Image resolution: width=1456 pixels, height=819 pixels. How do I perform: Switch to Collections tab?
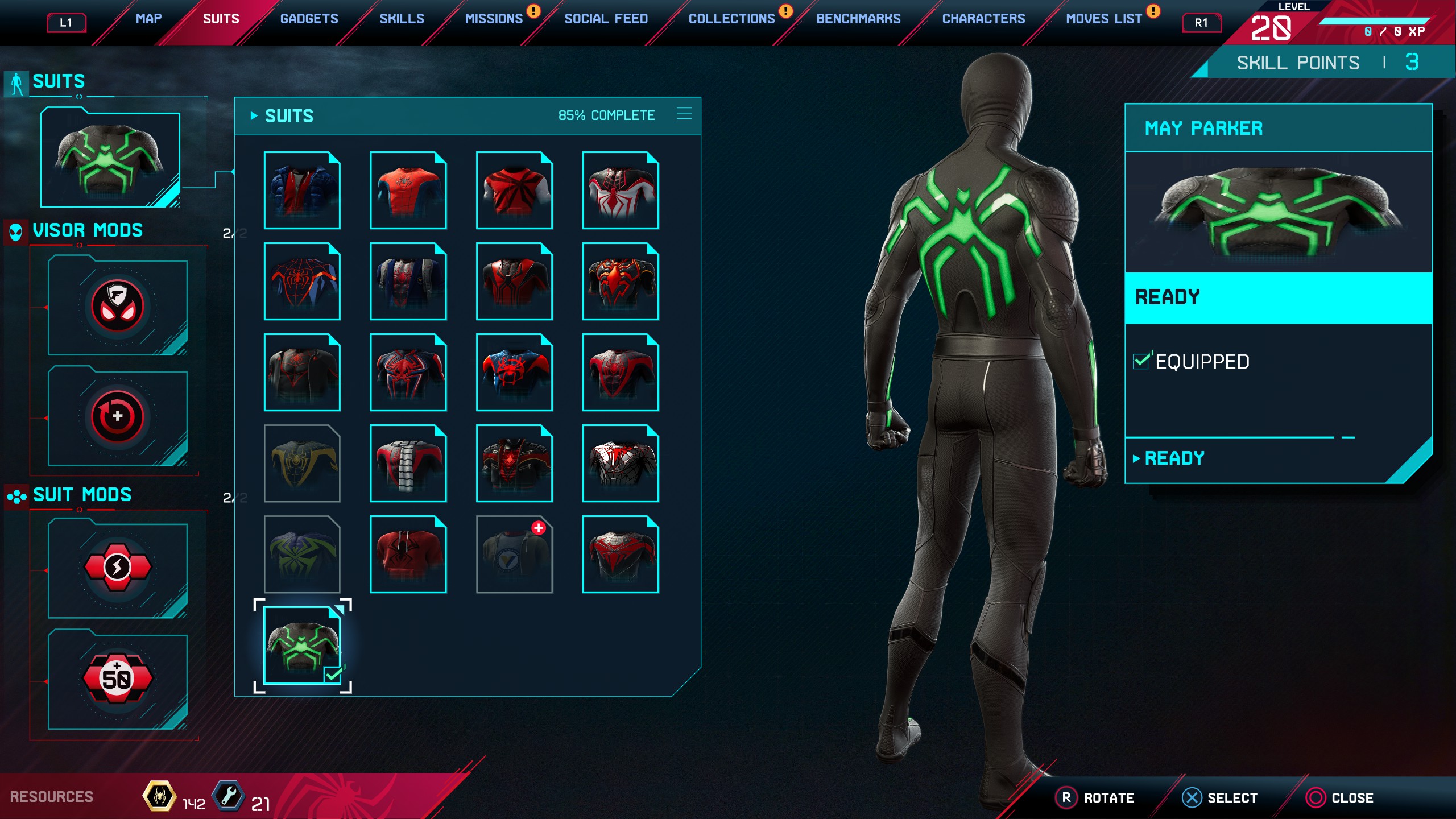pyautogui.click(x=731, y=19)
